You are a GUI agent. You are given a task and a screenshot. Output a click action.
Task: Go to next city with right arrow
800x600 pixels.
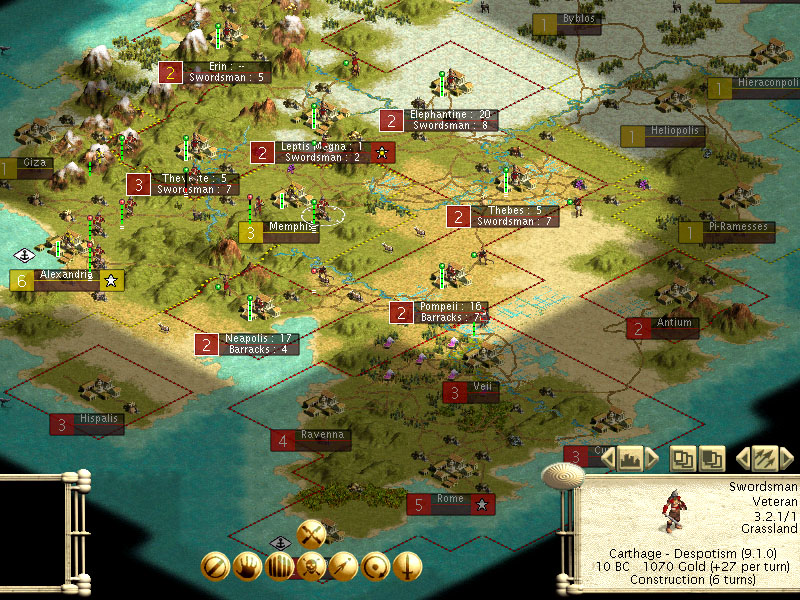click(652, 458)
